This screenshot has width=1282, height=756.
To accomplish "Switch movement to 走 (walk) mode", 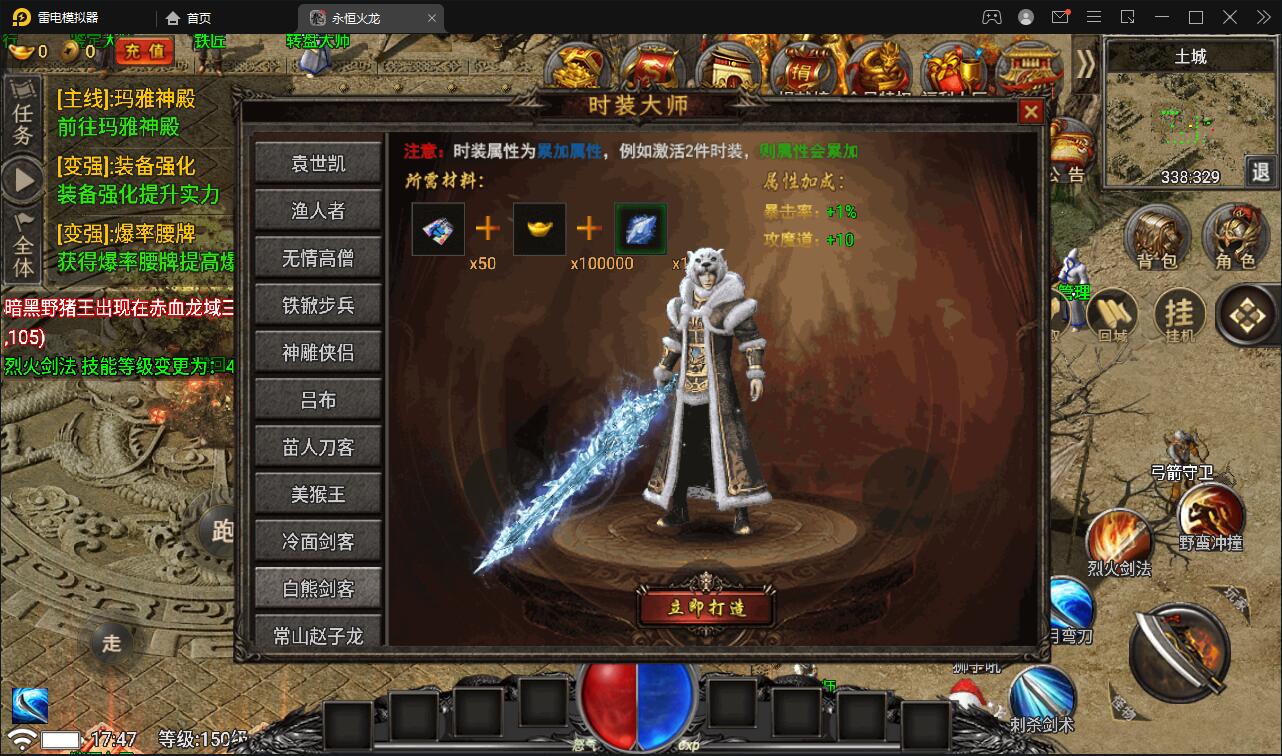I will 110,644.
